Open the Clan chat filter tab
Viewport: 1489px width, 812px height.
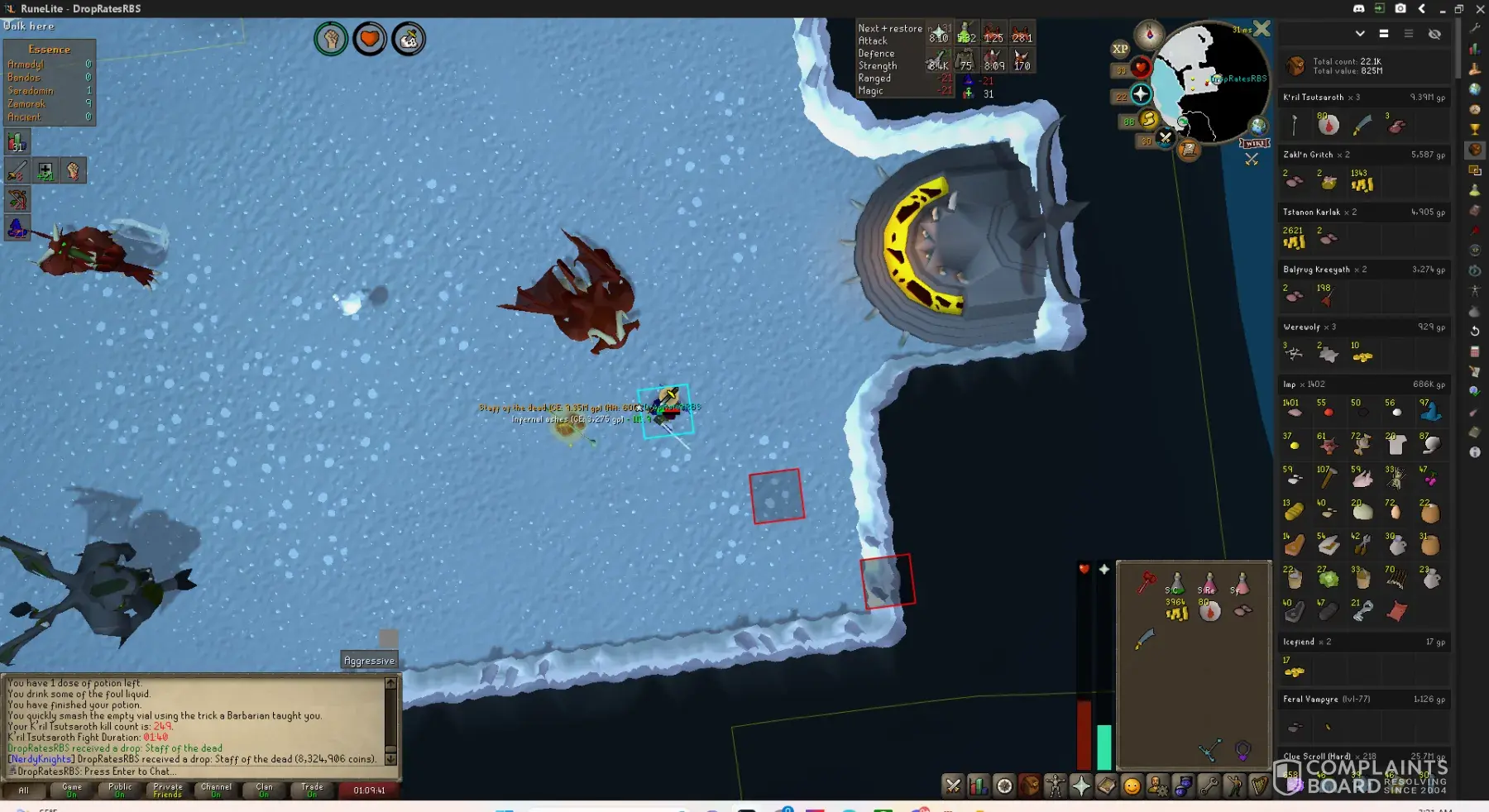[264, 791]
